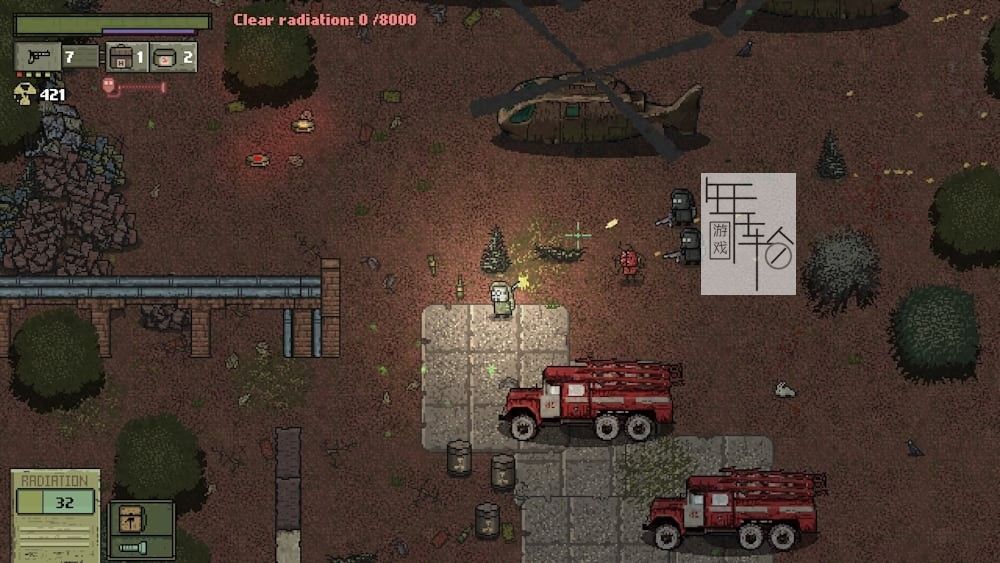
Task: Select the red-emblem supply tin slot
Action: click(x=166, y=57)
